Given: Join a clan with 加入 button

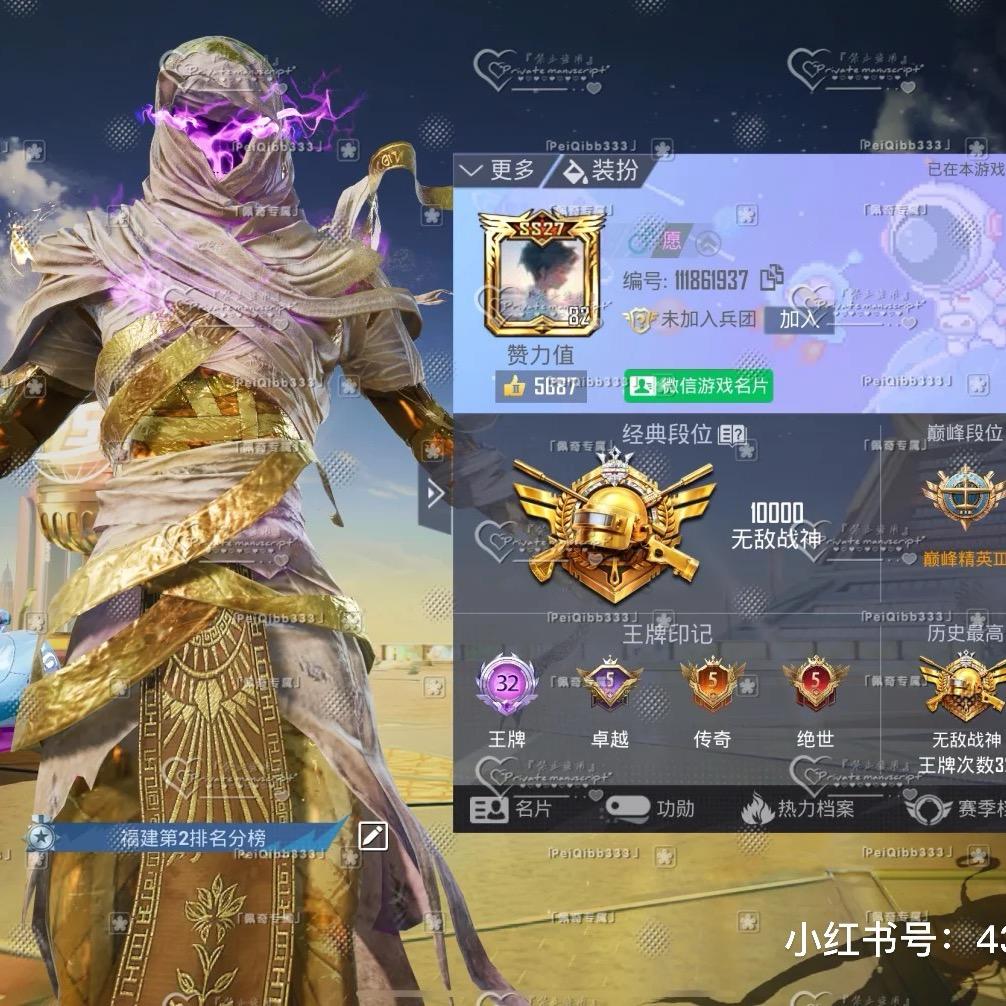Looking at the screenshot, I should click(x=798, y=320).
